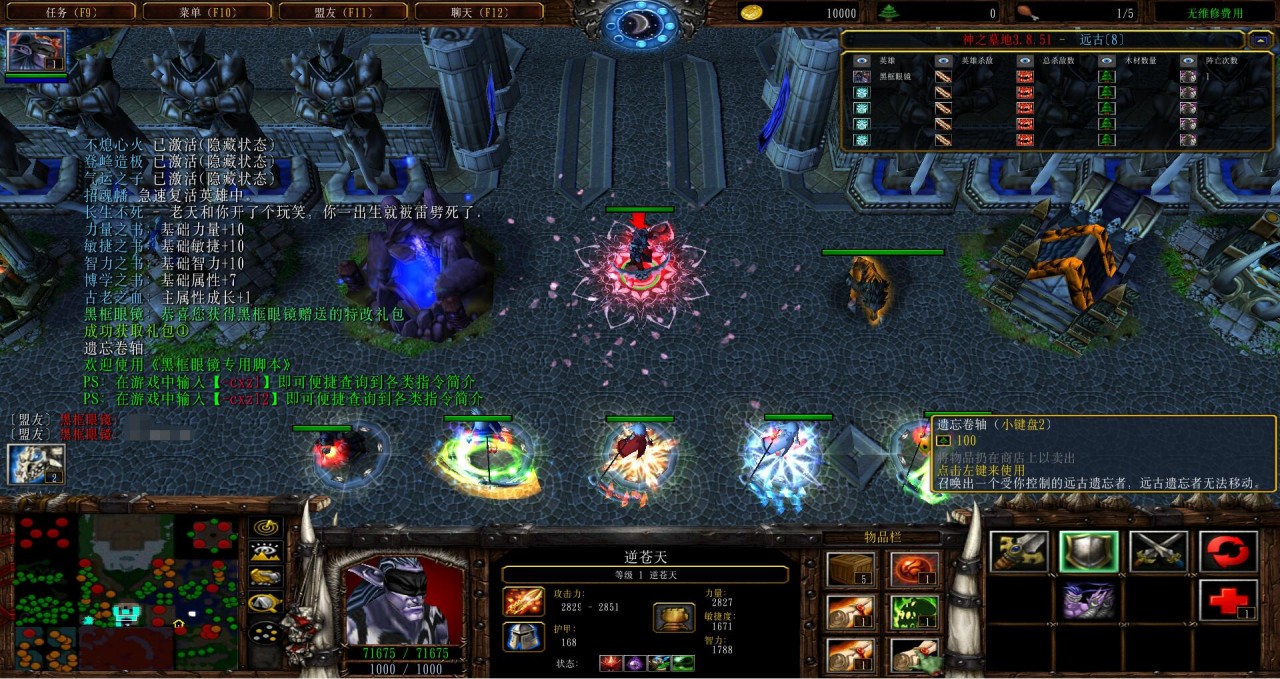The width and height of the screenshot is (1280, 679).
Task: Open the 任务 (F9) quests menu
Action: (69, 12)
